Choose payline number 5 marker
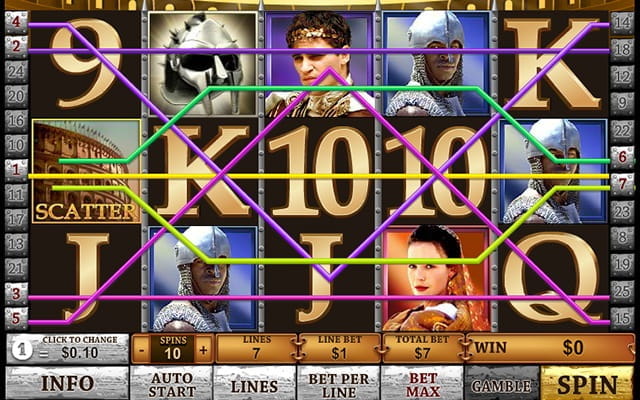 [16, 317]
